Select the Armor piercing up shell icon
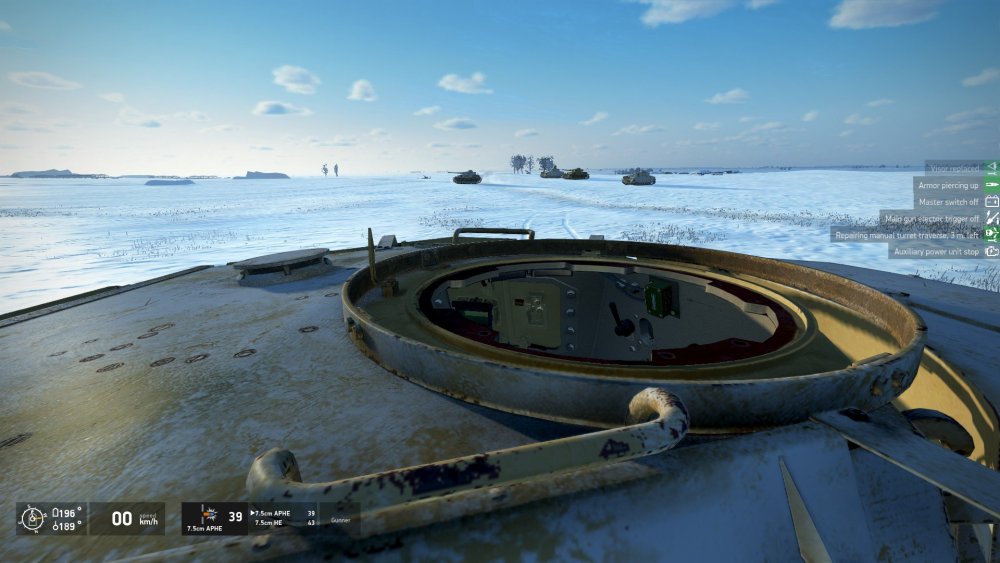Image resolution: width=1000 pixels, height=563 pixels. [x=991, y=185]
